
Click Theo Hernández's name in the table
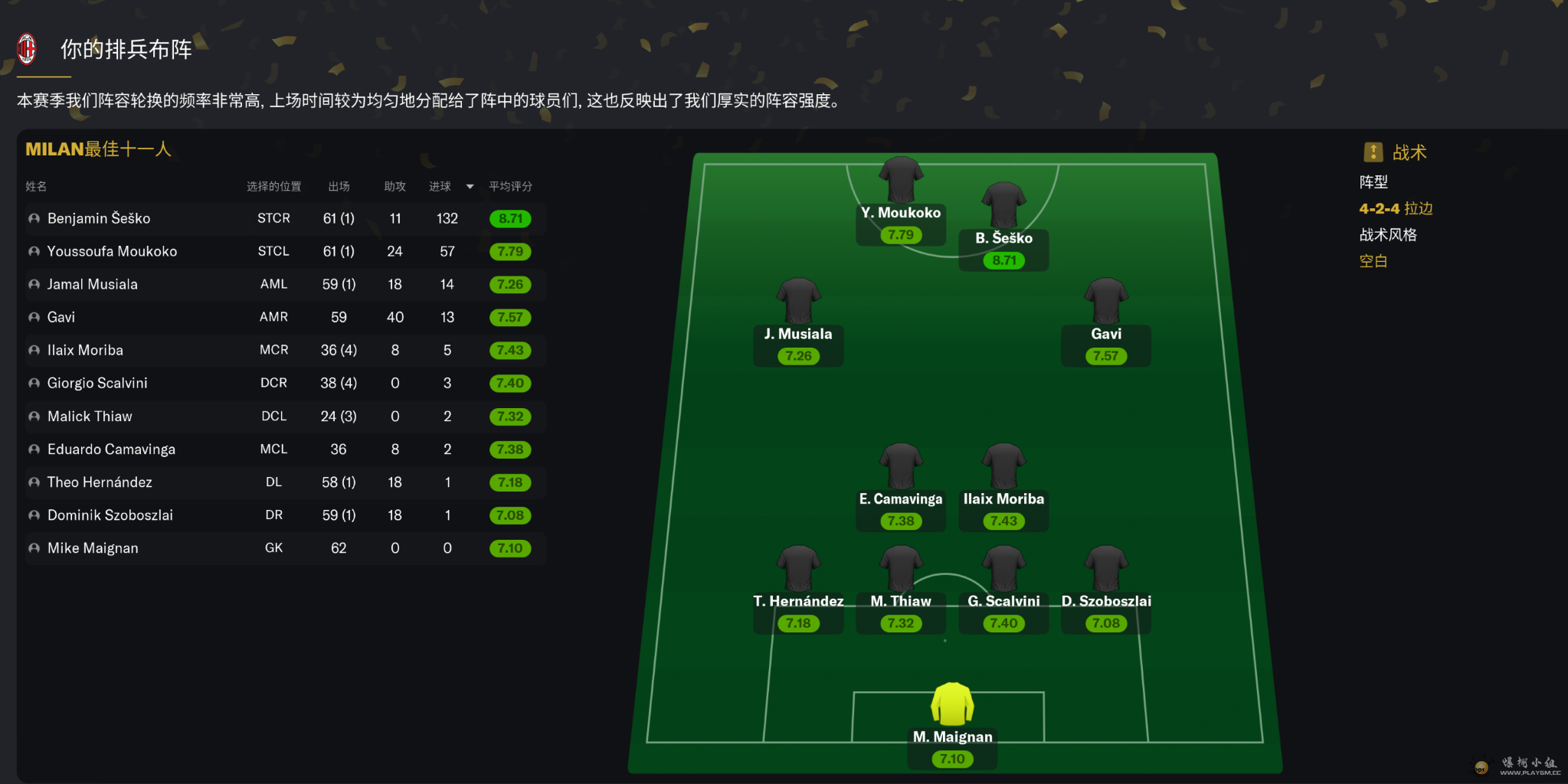[100, 482]
